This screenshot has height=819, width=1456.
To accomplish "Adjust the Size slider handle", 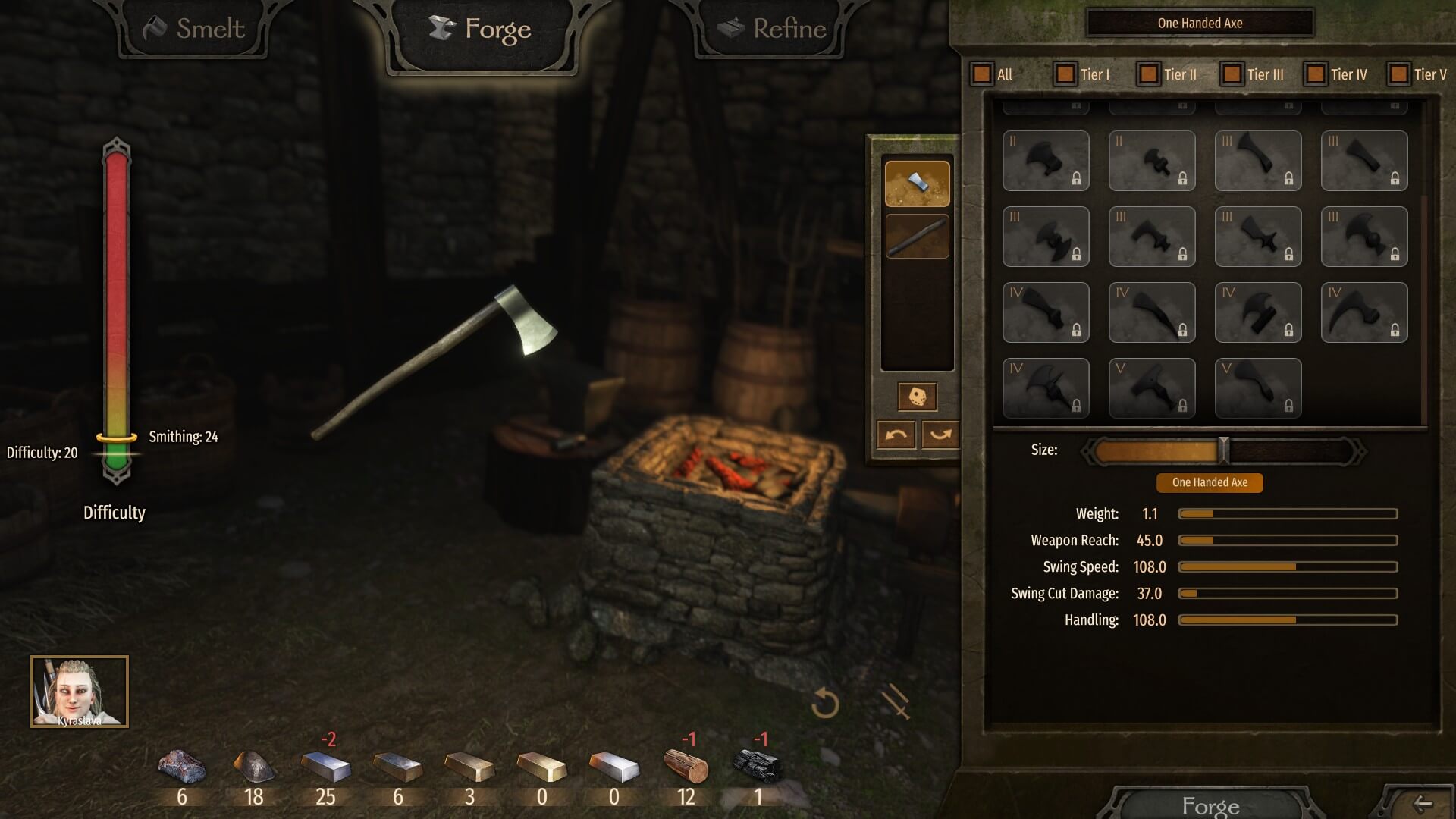I will click(1223, 450).
